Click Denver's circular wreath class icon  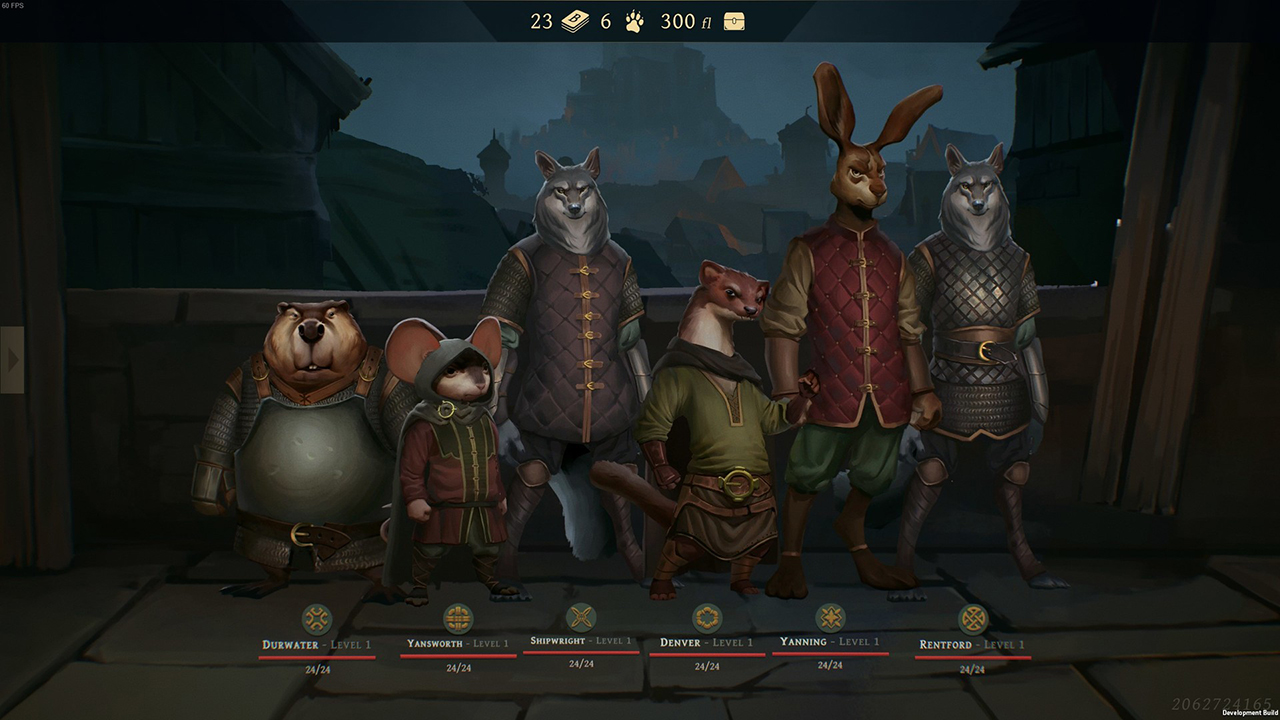705,616
